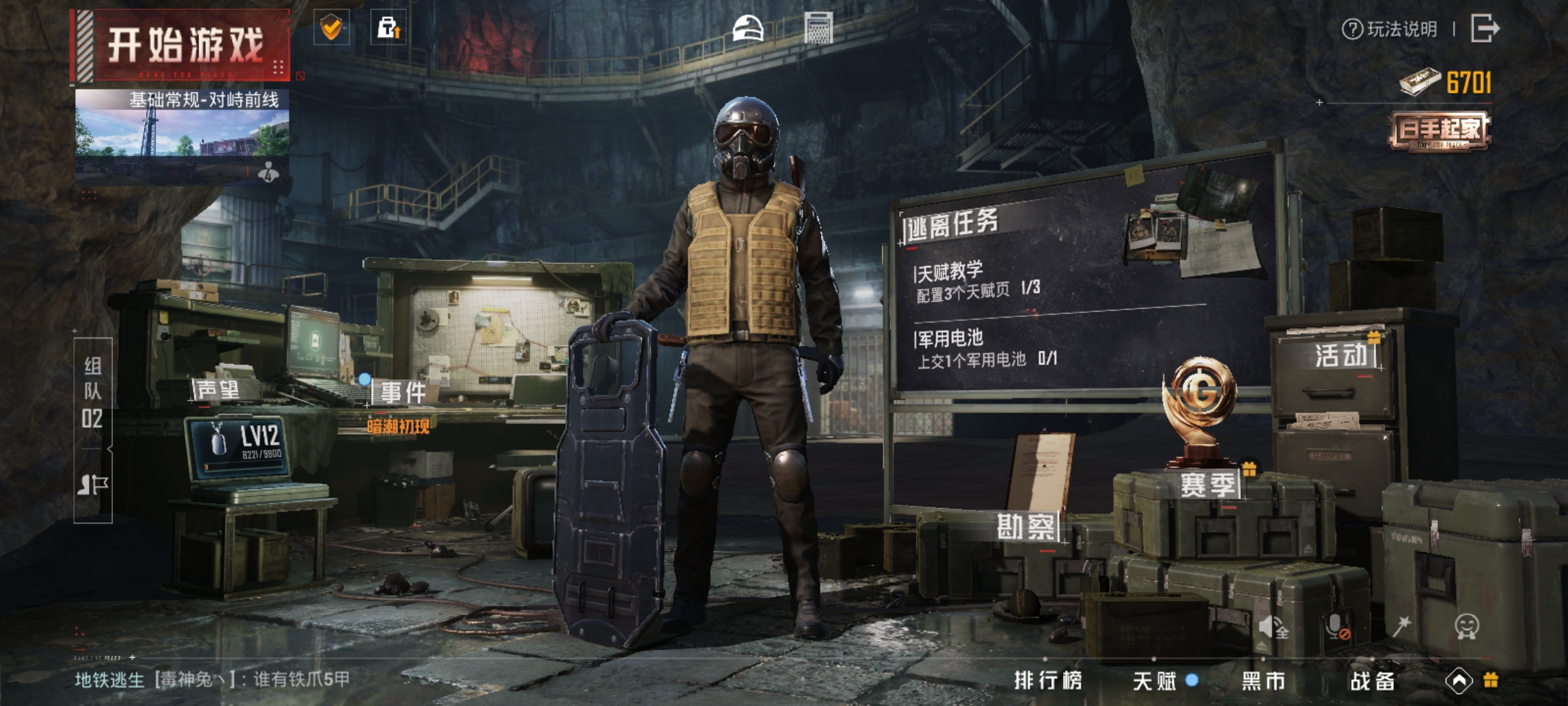Toggle the speaker voice channel icon
This screenshot has height=706, width=1568.
tap(1273, 627)
